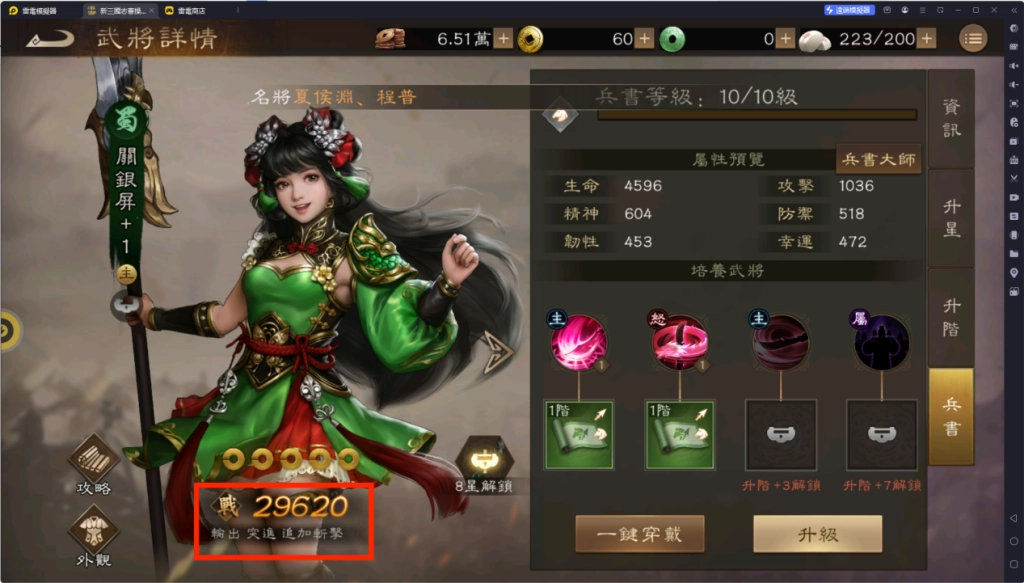Viewport: 1024px width, 583px height.
Task: Tap the purple silhouette 屬 skill icon
Action: tap(882, 341)
